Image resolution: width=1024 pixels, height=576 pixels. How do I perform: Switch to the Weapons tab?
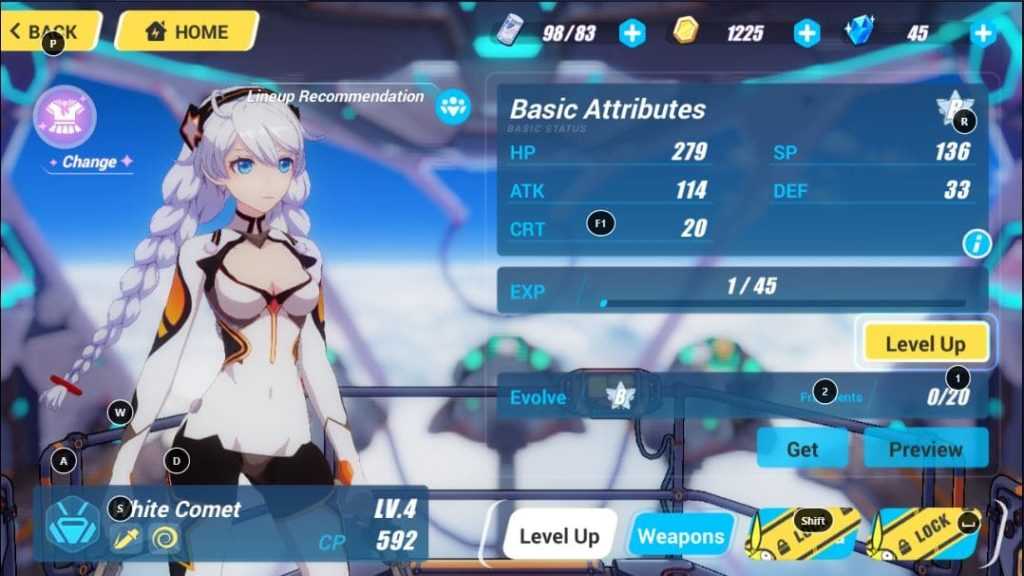[681, 536]
